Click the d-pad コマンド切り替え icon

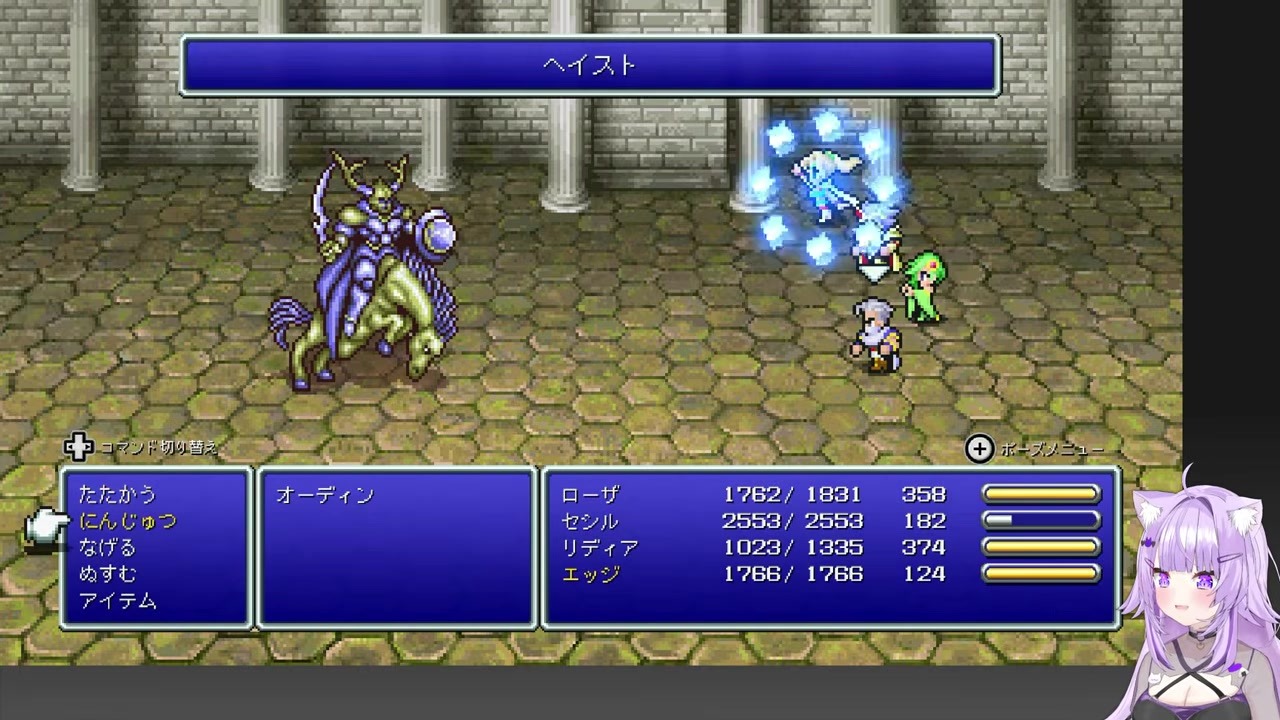[78, 448]
